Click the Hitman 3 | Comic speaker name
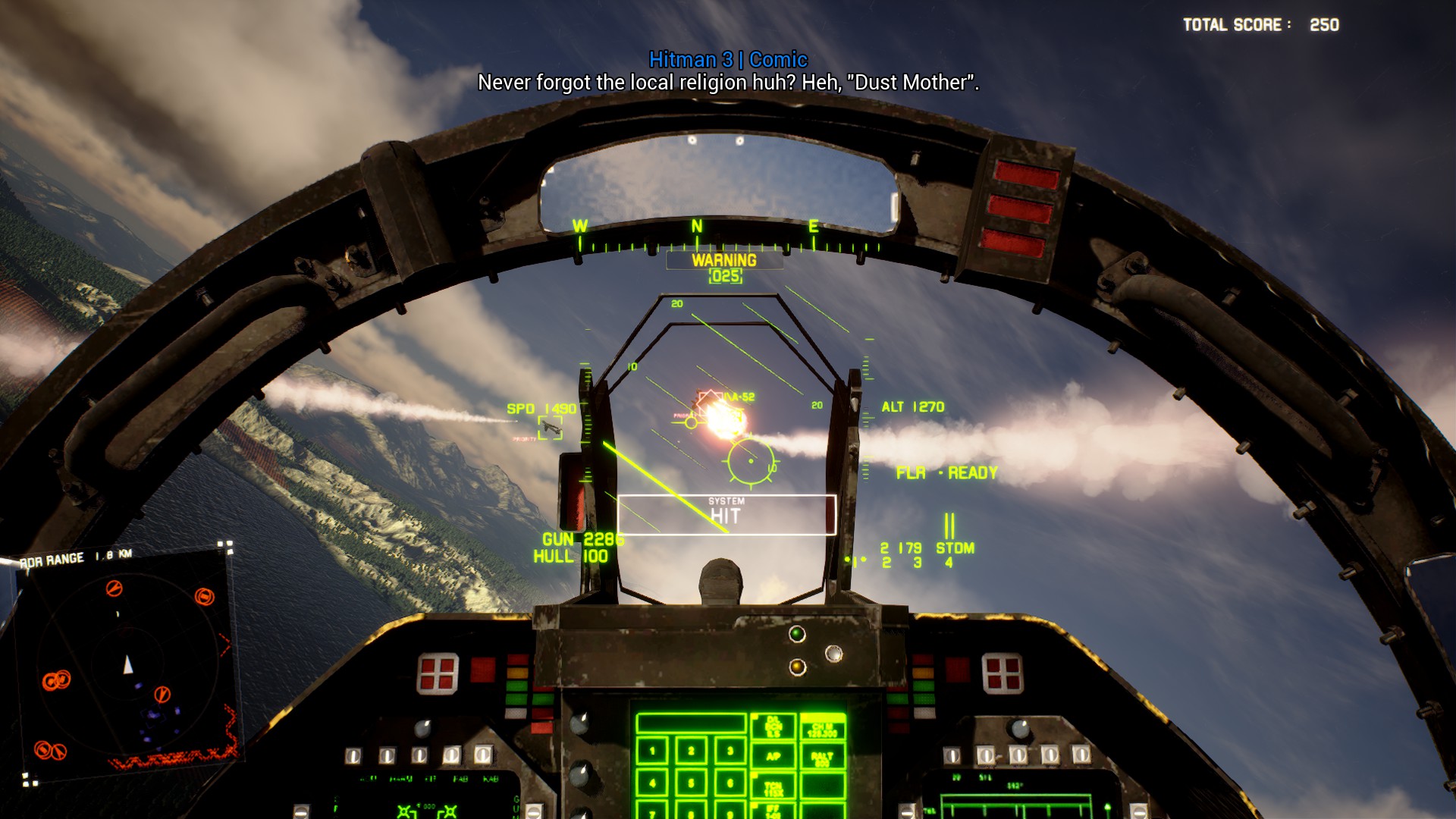 730,58
